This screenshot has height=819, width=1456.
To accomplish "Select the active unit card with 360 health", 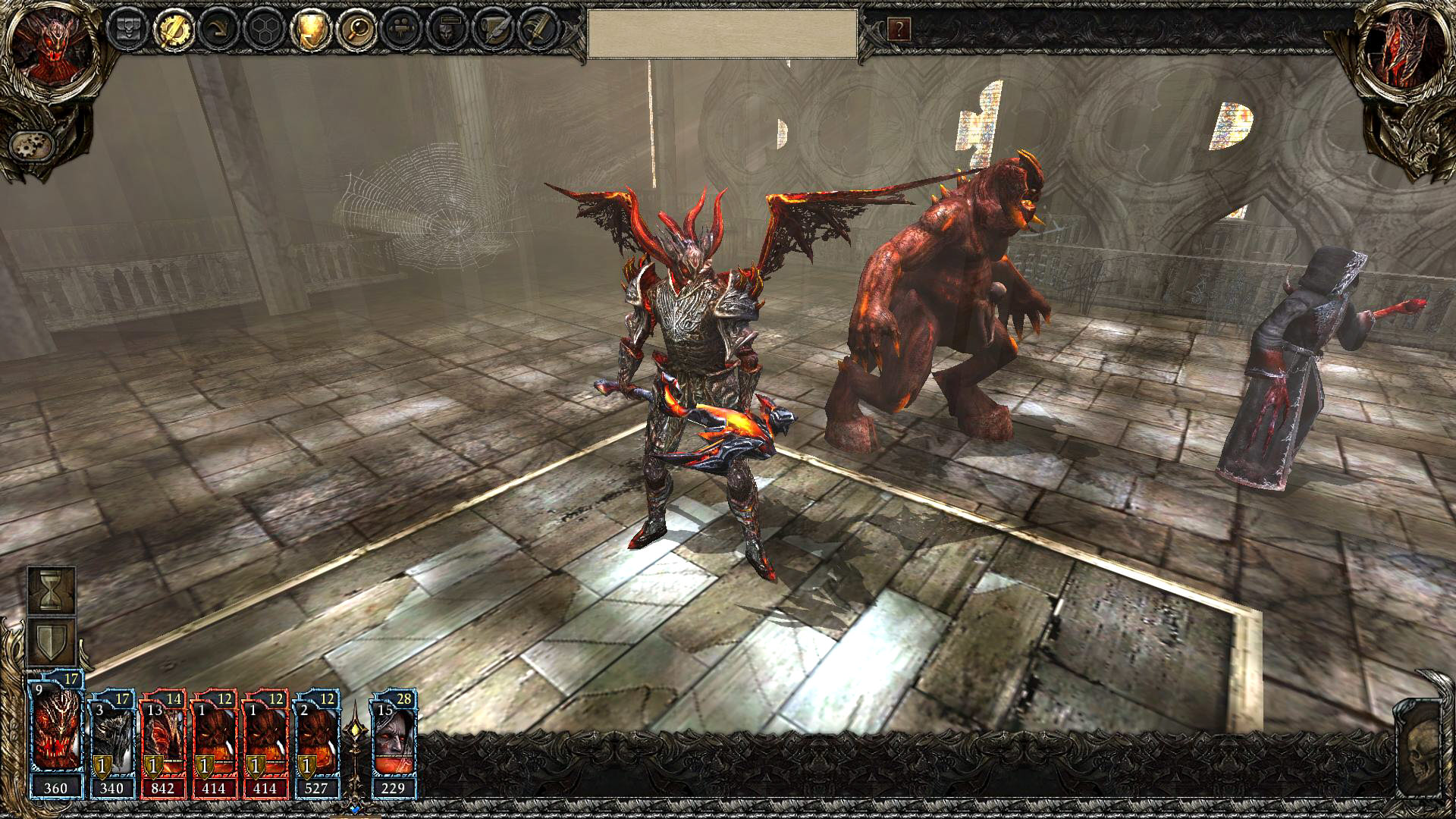I will click(55, 736).
